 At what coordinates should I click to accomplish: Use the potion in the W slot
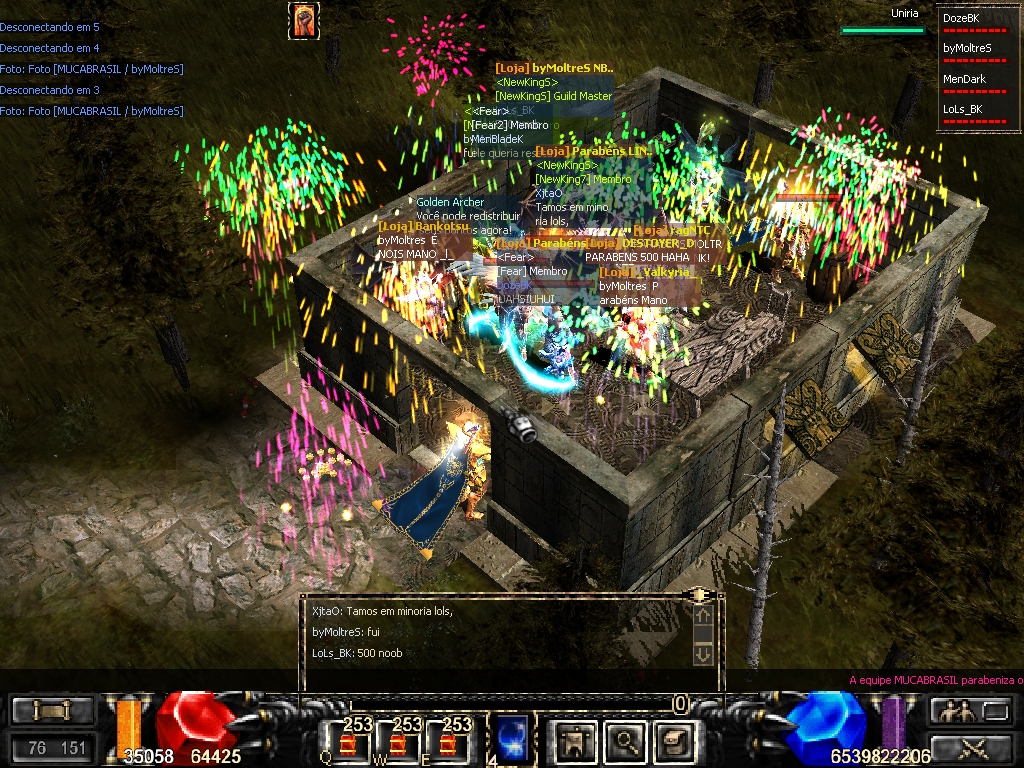(x=398, y=742)
